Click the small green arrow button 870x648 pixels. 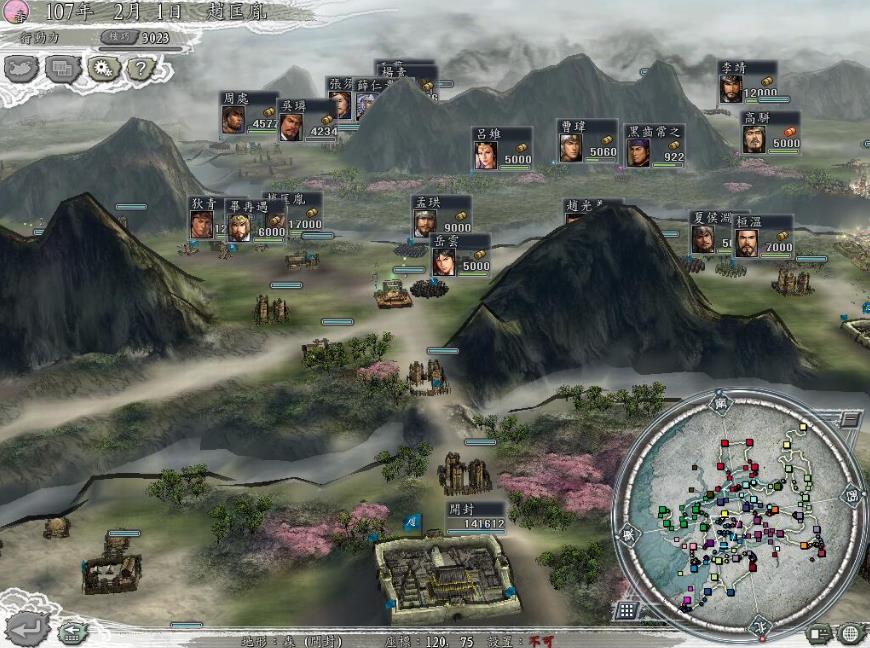tap(70, 631)
